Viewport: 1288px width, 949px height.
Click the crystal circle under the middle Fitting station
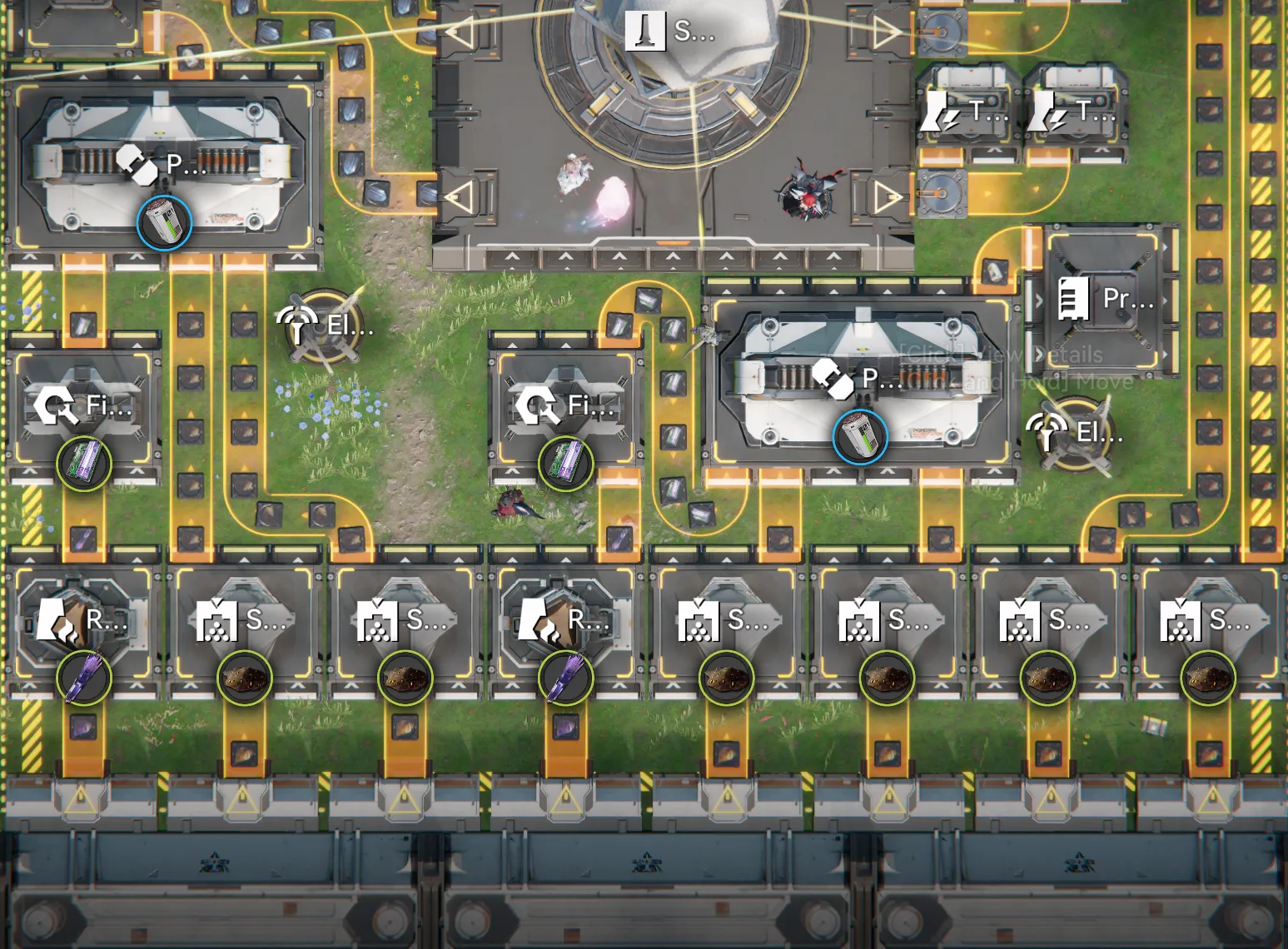click(565, 464)
